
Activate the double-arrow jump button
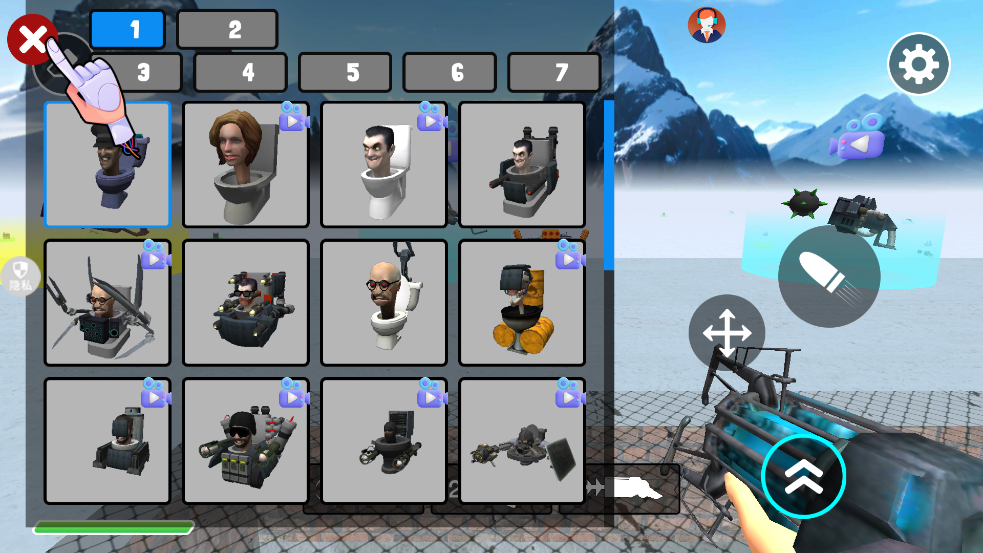click(x=803, y=476)
